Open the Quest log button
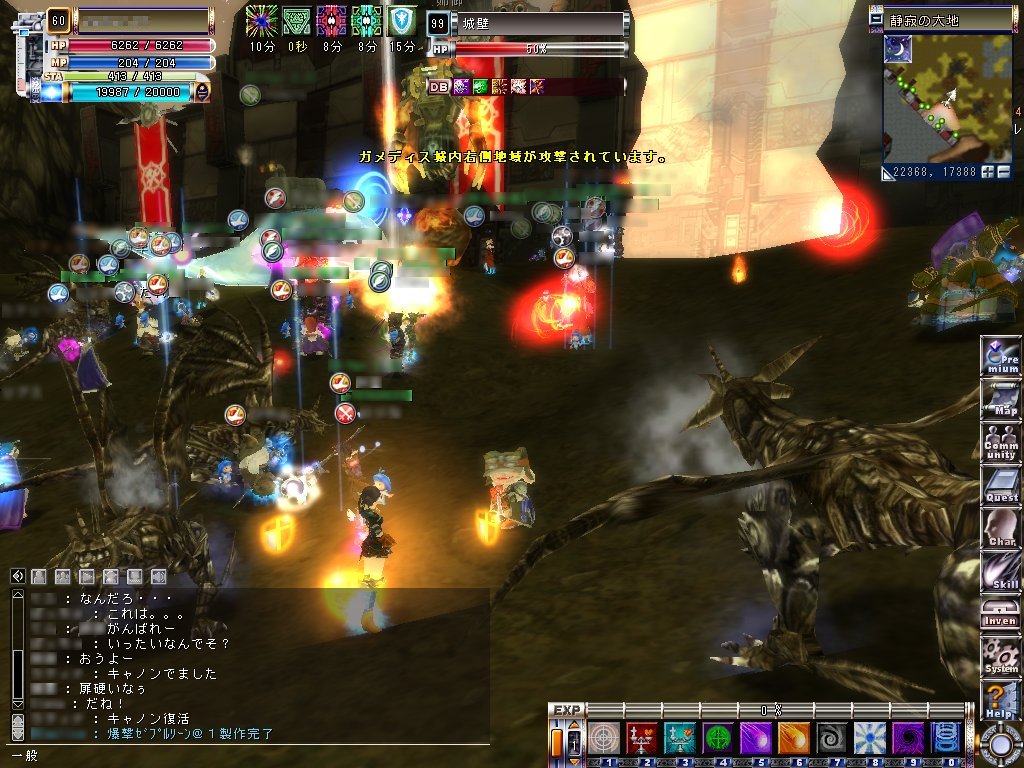The width and height of the screenshot is (1024, 768). click(1000, 486)
